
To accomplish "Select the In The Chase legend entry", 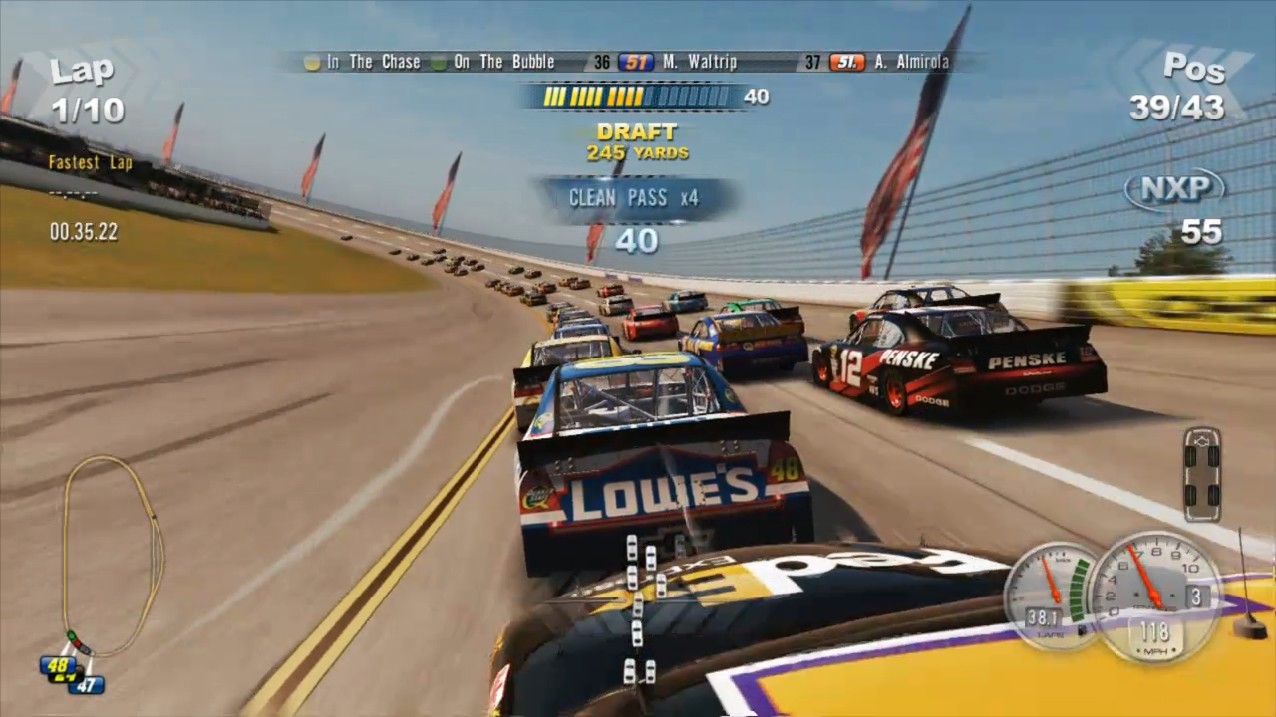I will (362, 62).
